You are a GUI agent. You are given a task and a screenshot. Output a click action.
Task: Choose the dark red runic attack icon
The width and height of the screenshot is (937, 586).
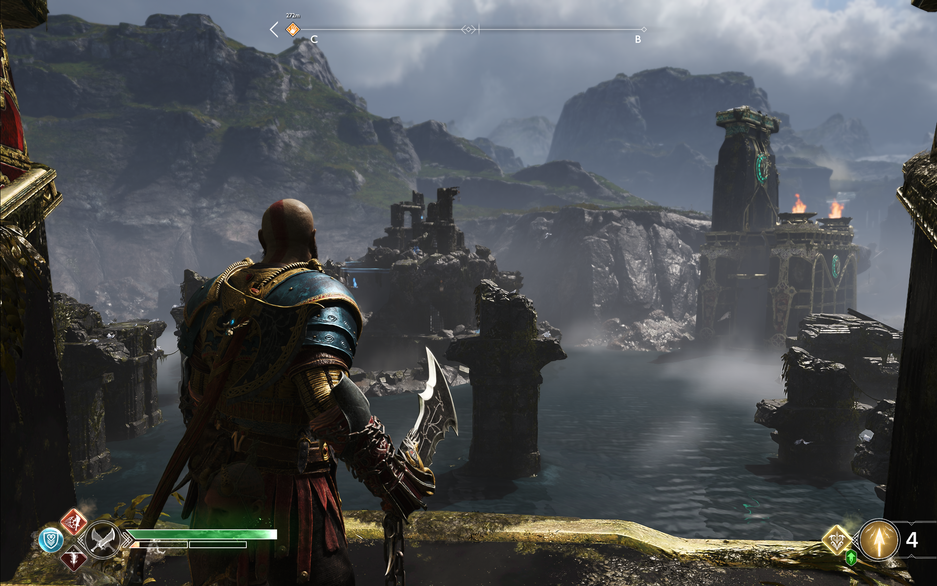click(x=74, y=559)
